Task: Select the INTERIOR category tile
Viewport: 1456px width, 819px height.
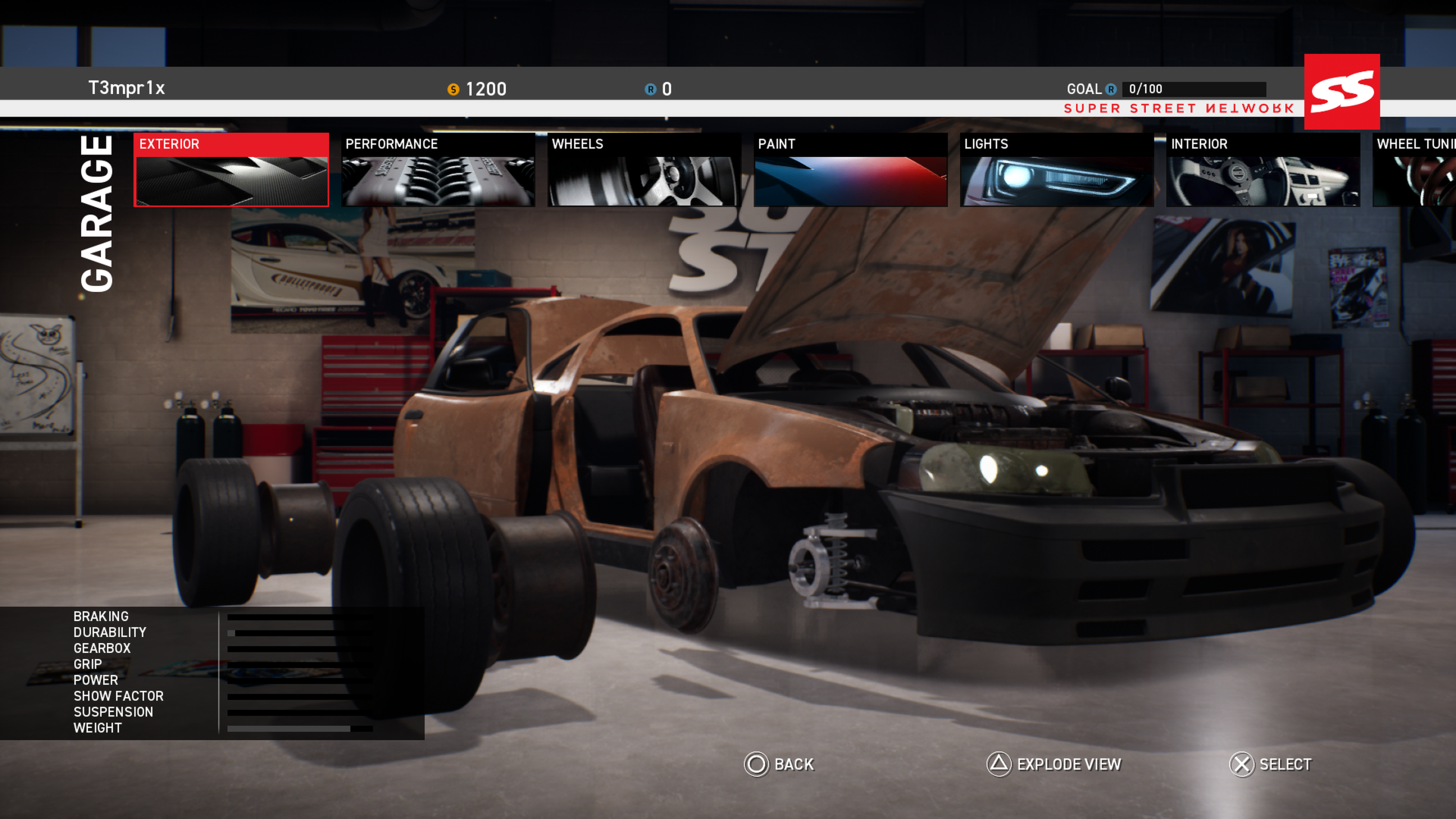Action: 1262,168
